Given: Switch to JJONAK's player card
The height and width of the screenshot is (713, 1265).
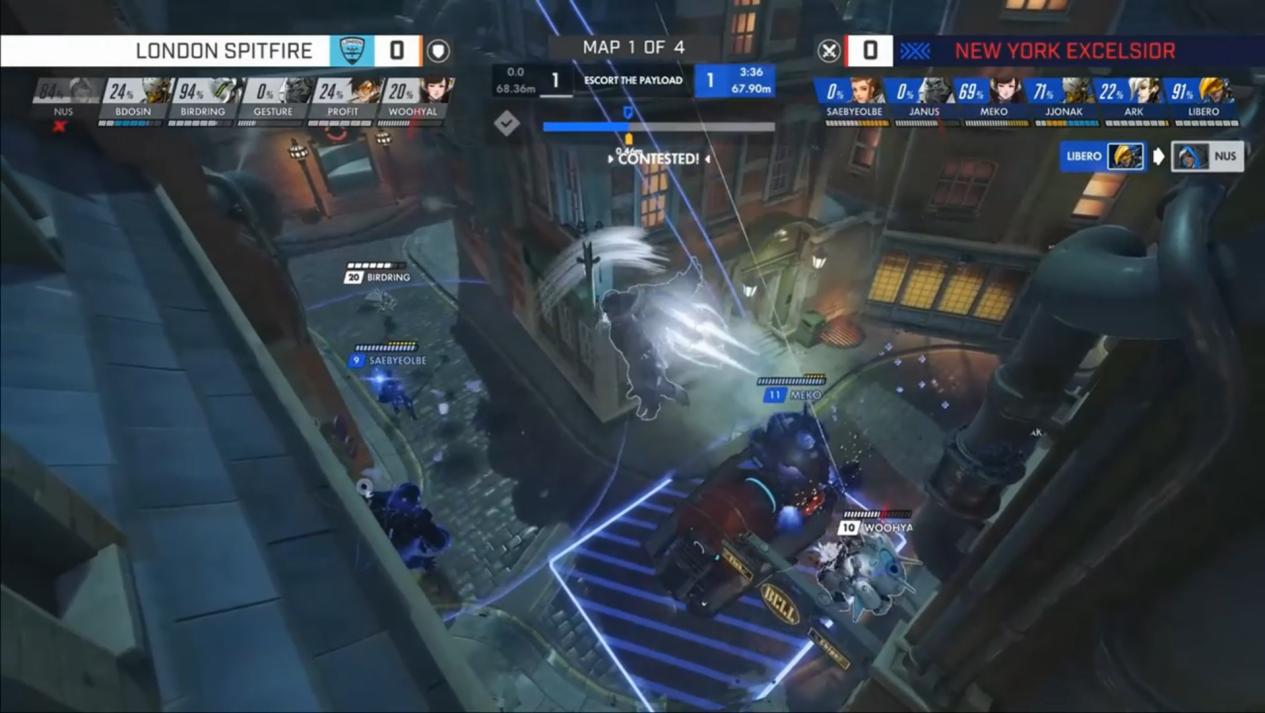Looking at the screenshot, I should pos(1064,99).
